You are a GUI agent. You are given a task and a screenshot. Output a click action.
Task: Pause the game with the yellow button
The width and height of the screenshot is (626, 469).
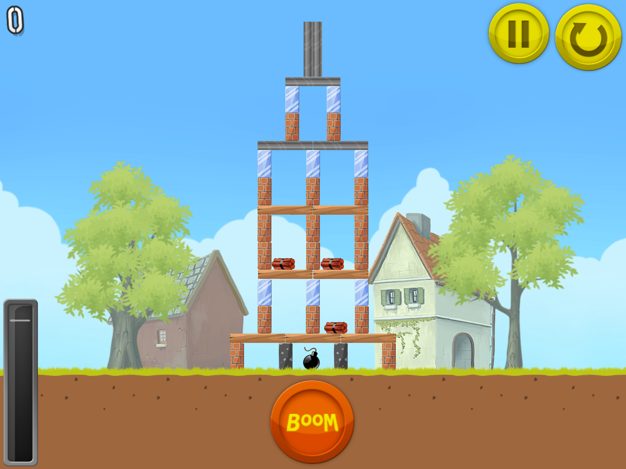(518, 34)
